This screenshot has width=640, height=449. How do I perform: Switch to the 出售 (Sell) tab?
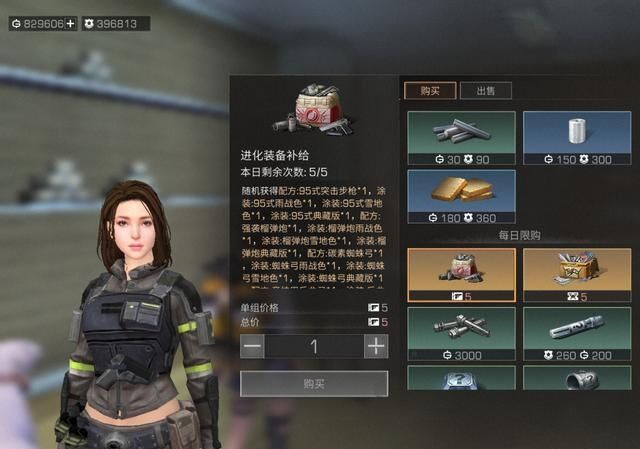486,90
